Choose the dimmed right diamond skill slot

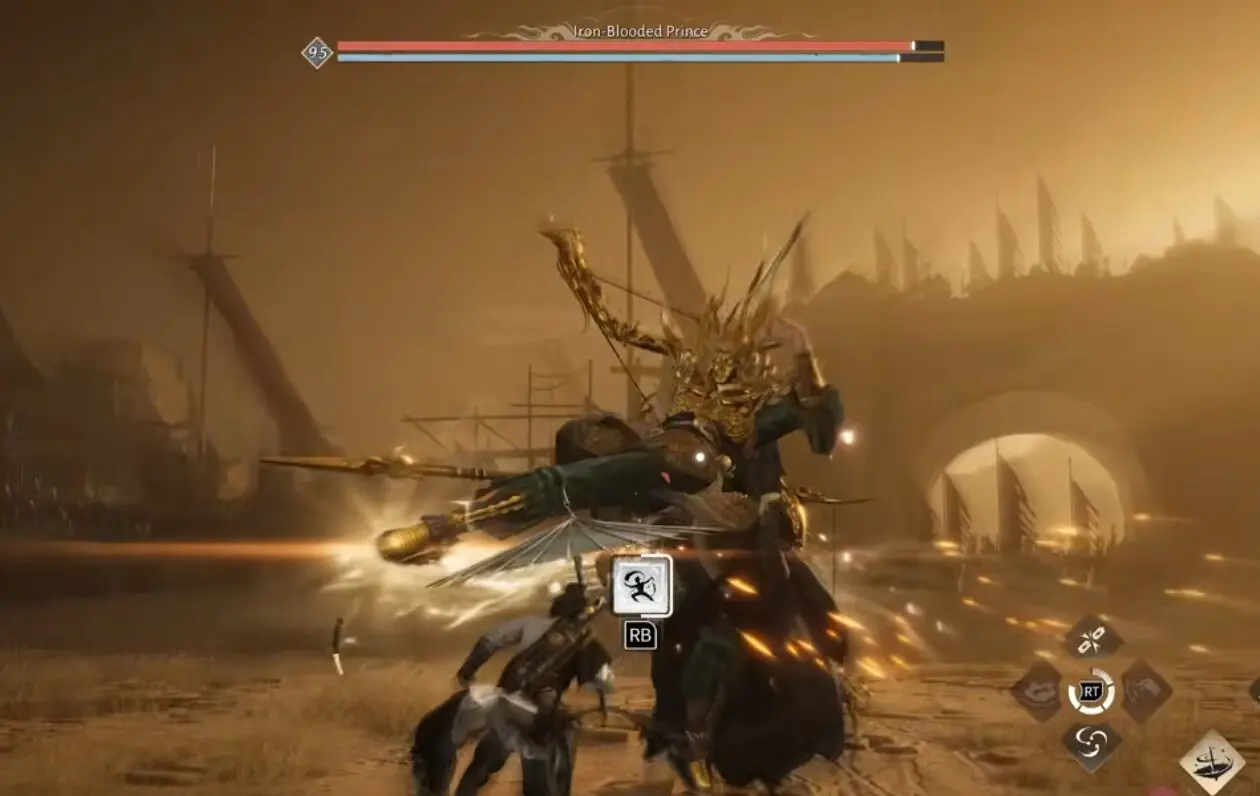point(1146,691)
